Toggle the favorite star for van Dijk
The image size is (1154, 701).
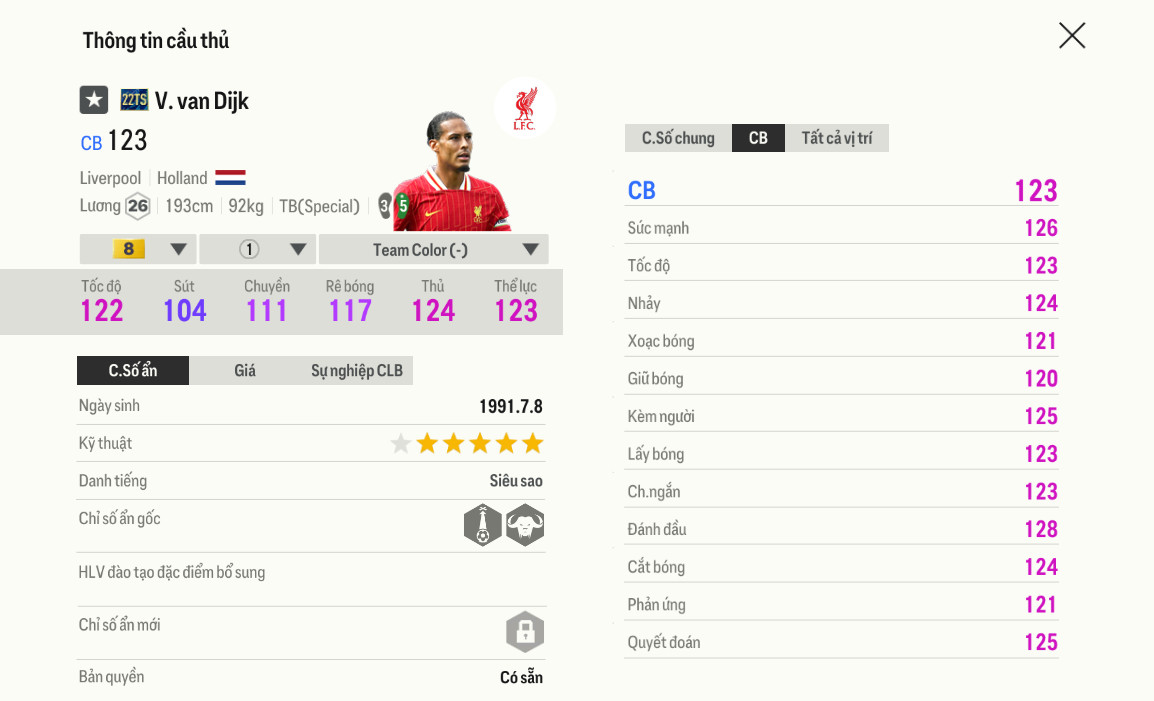click(94, 100)
